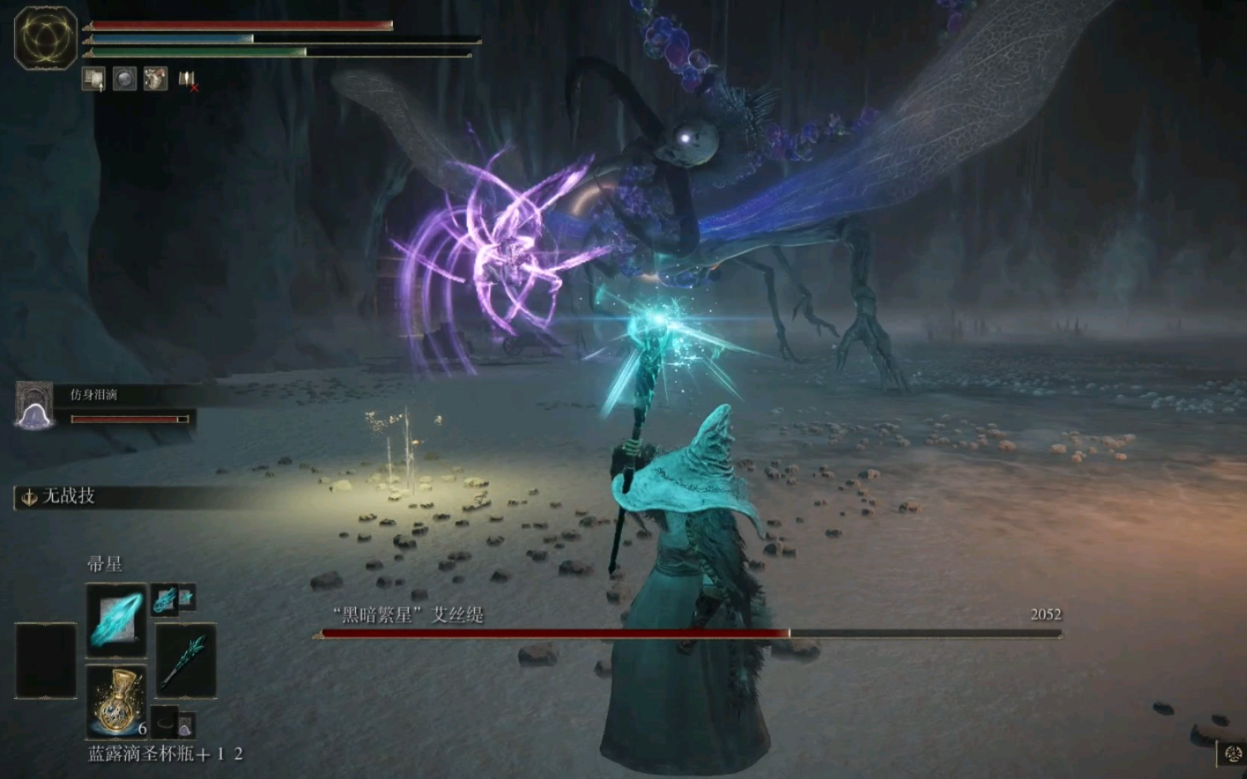
Task: Click the round emblem in the bottom-right corner
Action: (x=1232, y=754)
